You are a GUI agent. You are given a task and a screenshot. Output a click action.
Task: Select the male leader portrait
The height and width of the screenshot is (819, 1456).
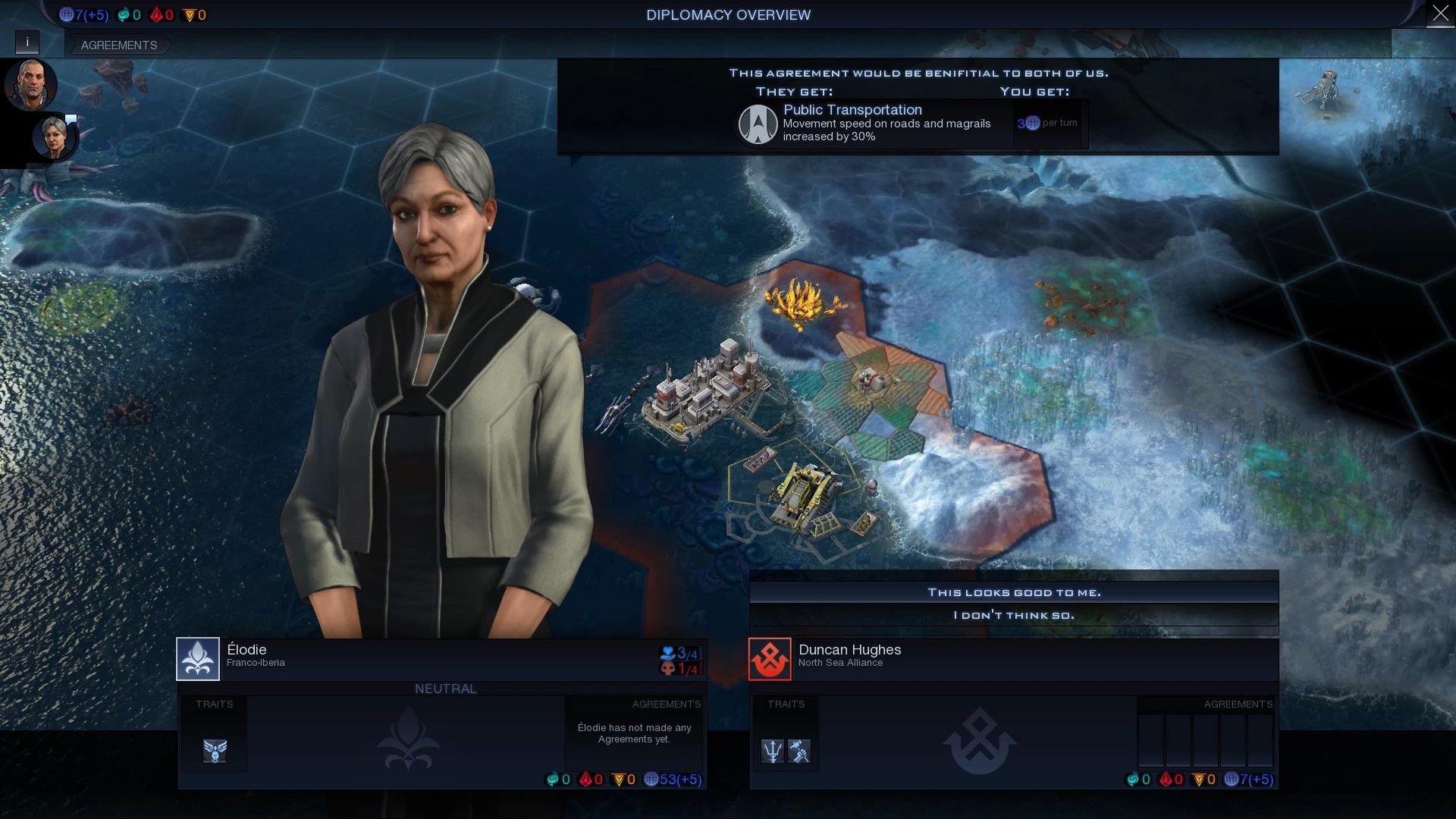click(x=30, y=83)
